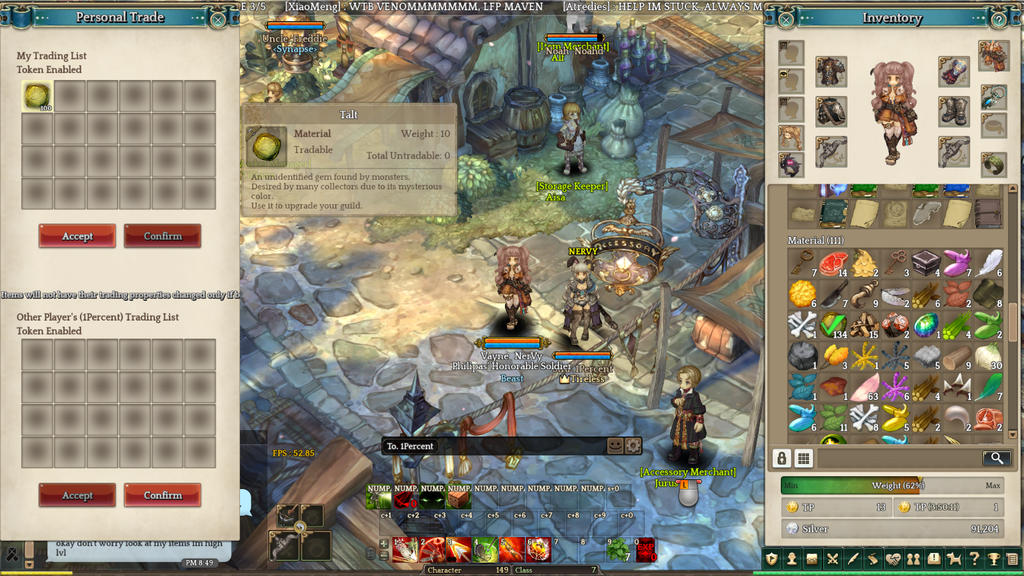The height and width of the screenshot is (576, 1024).
Task: Close the Personal Trade window
Action: pyautogui.click(x=219, y=18)
